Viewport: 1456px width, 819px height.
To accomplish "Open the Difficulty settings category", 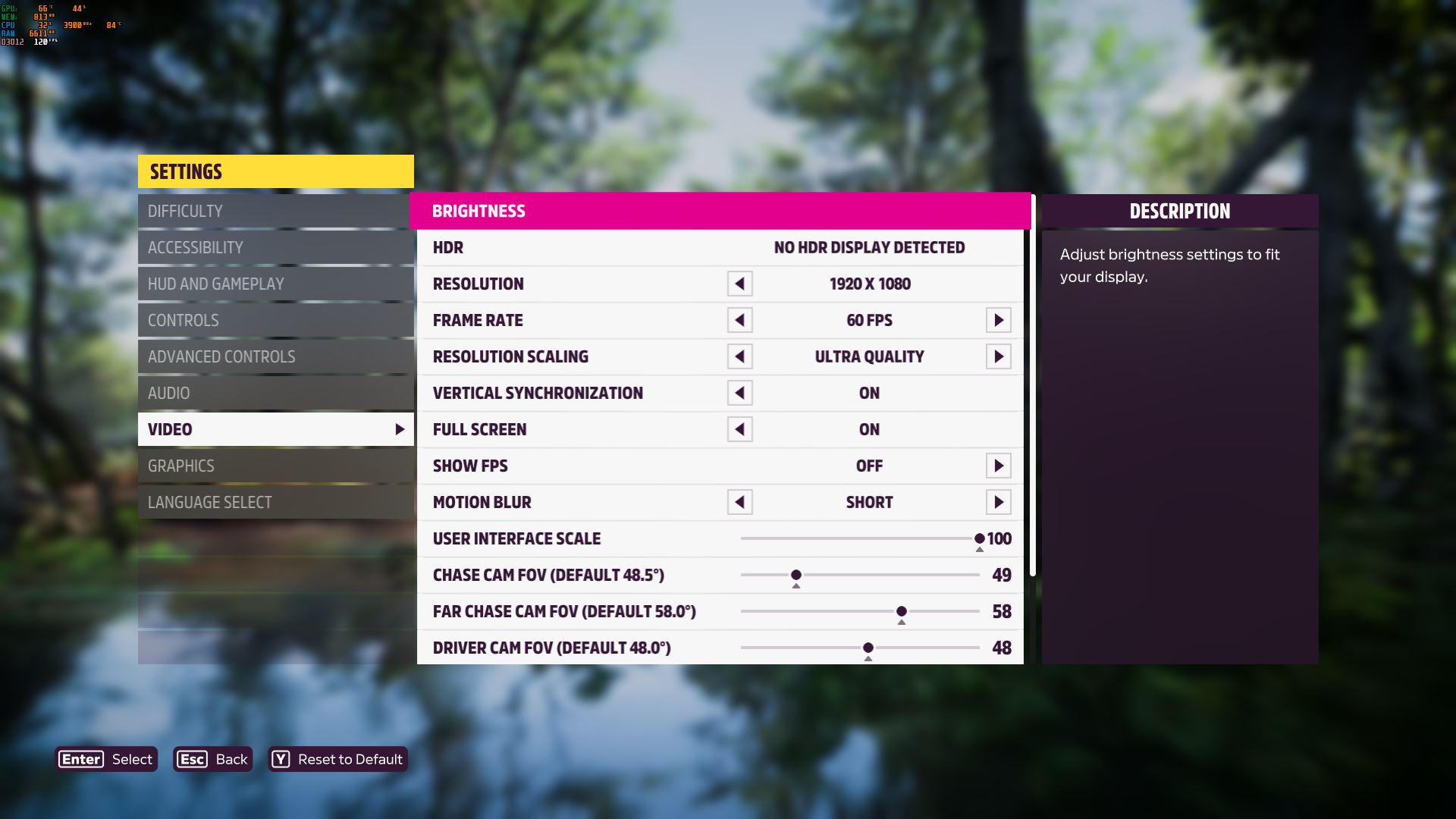I will point(275,211).
